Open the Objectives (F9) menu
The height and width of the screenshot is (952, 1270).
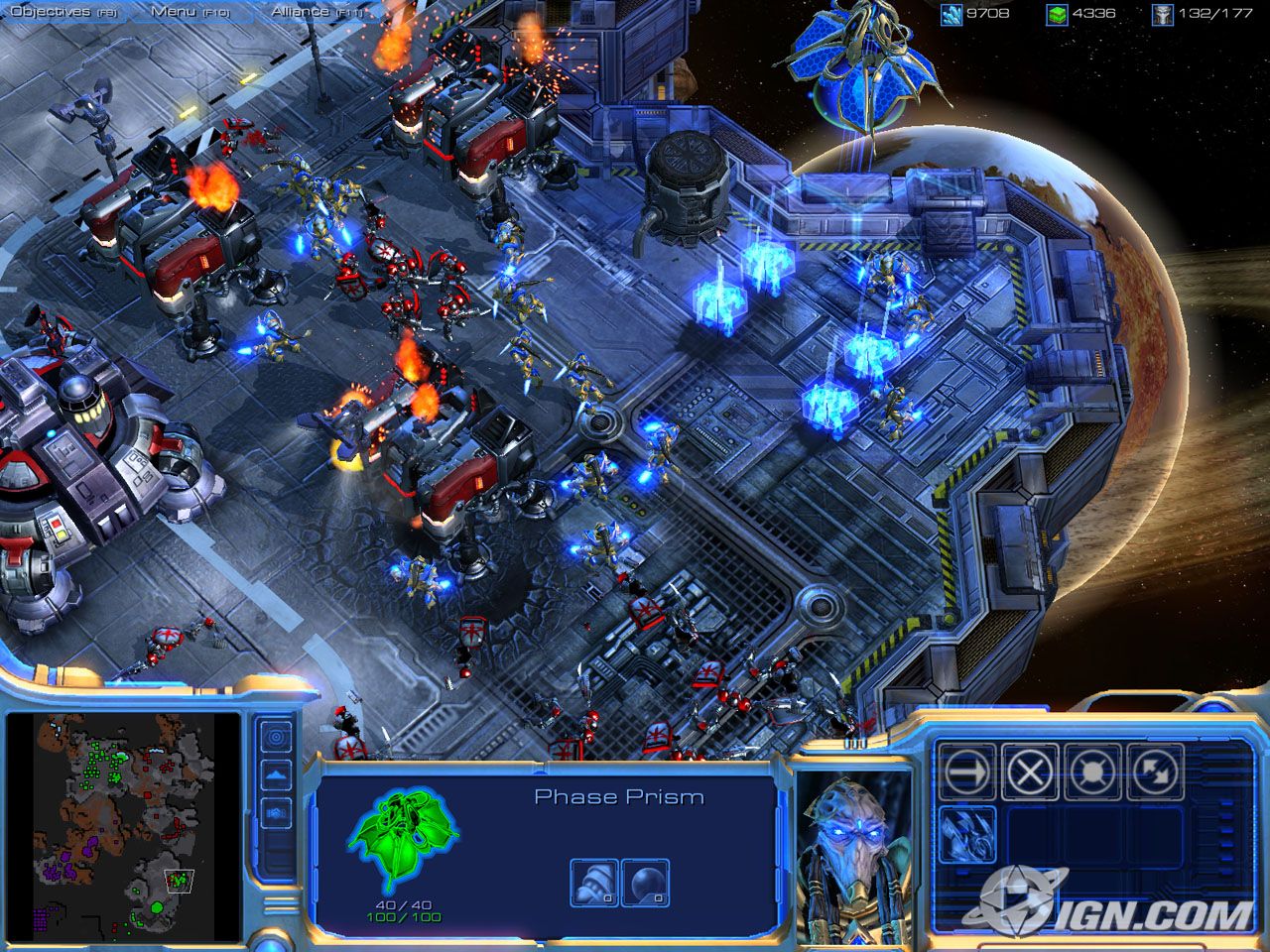tap(60, 10)
